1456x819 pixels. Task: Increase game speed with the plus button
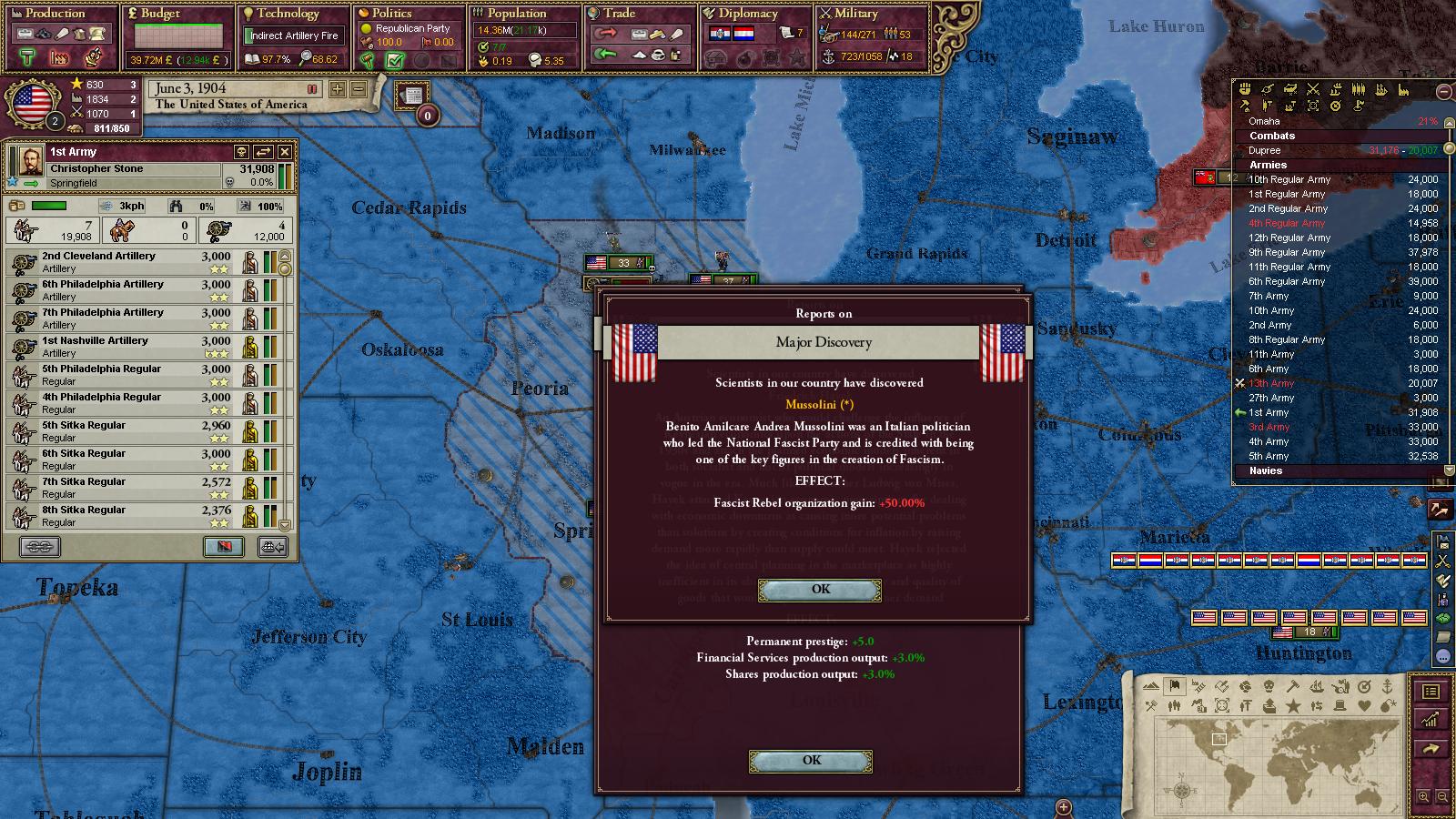tap(338, 89)
